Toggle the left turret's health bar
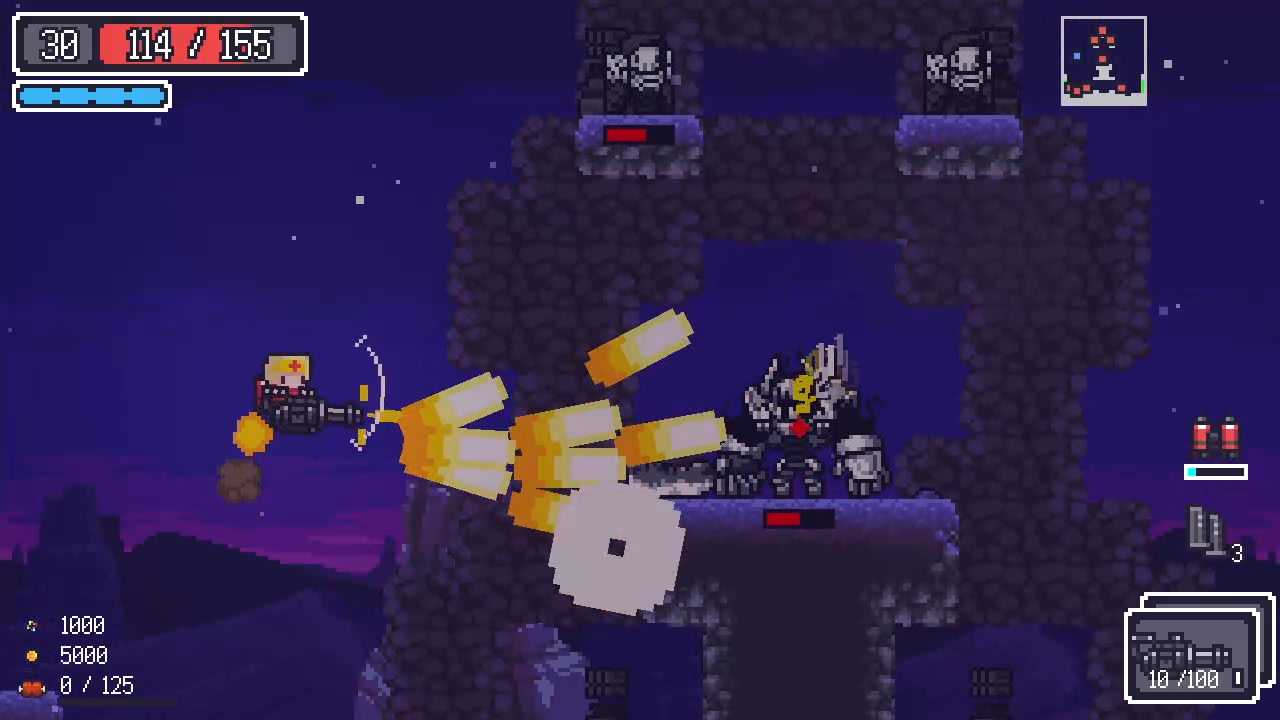1280x720 pixels. pos(638,132)
